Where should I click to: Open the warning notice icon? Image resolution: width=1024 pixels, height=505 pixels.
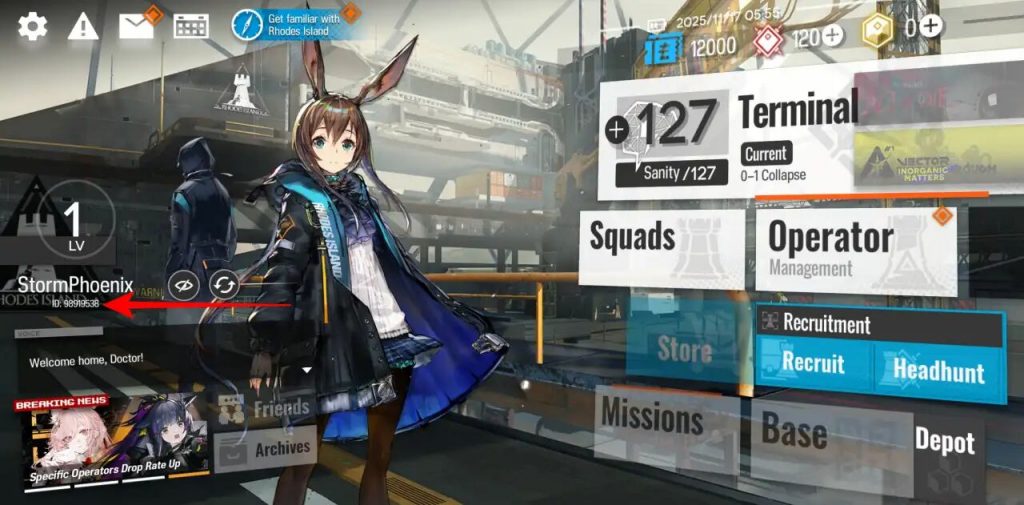tap(83, 27)
